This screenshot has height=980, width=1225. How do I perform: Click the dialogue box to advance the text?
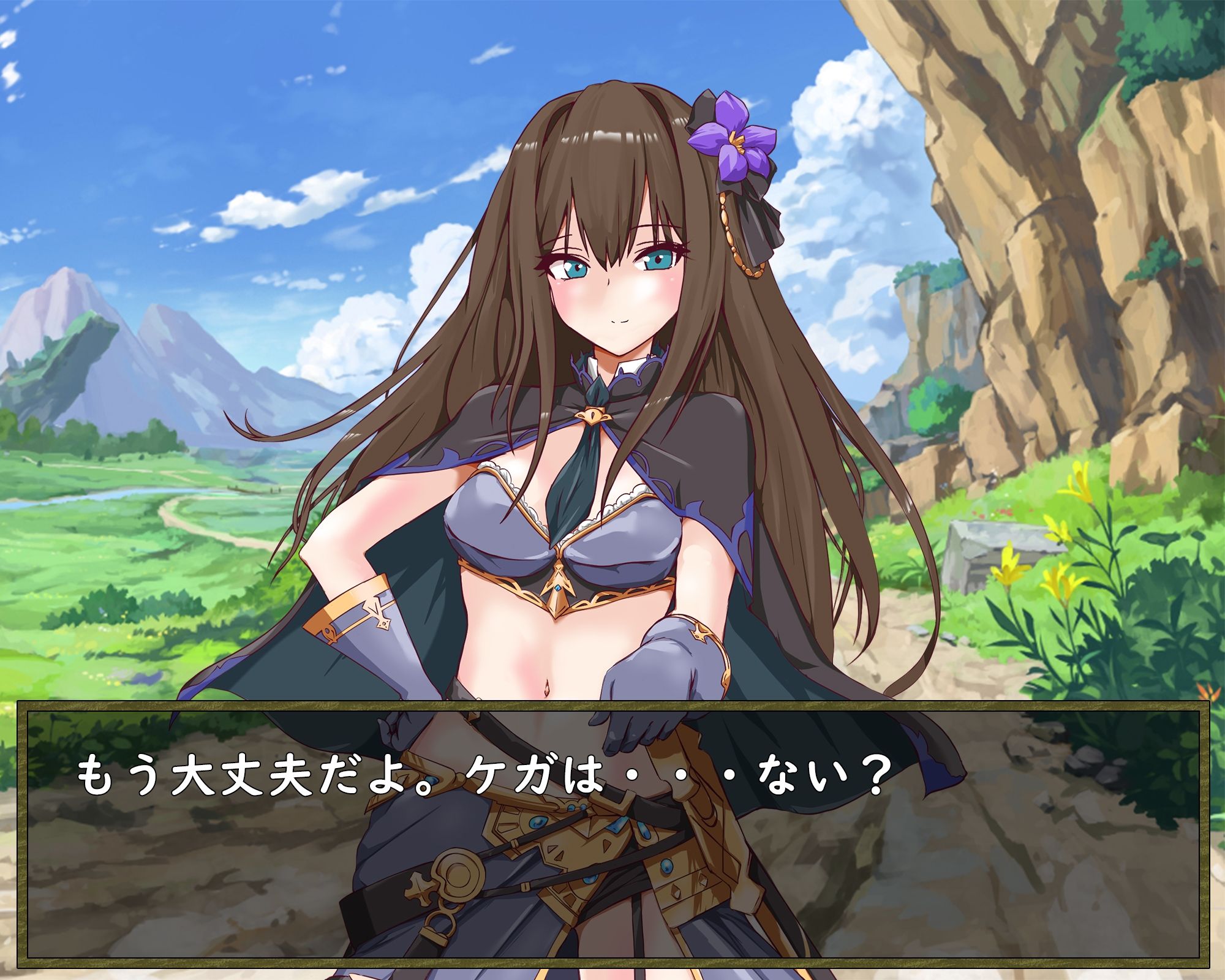point(612,870)
